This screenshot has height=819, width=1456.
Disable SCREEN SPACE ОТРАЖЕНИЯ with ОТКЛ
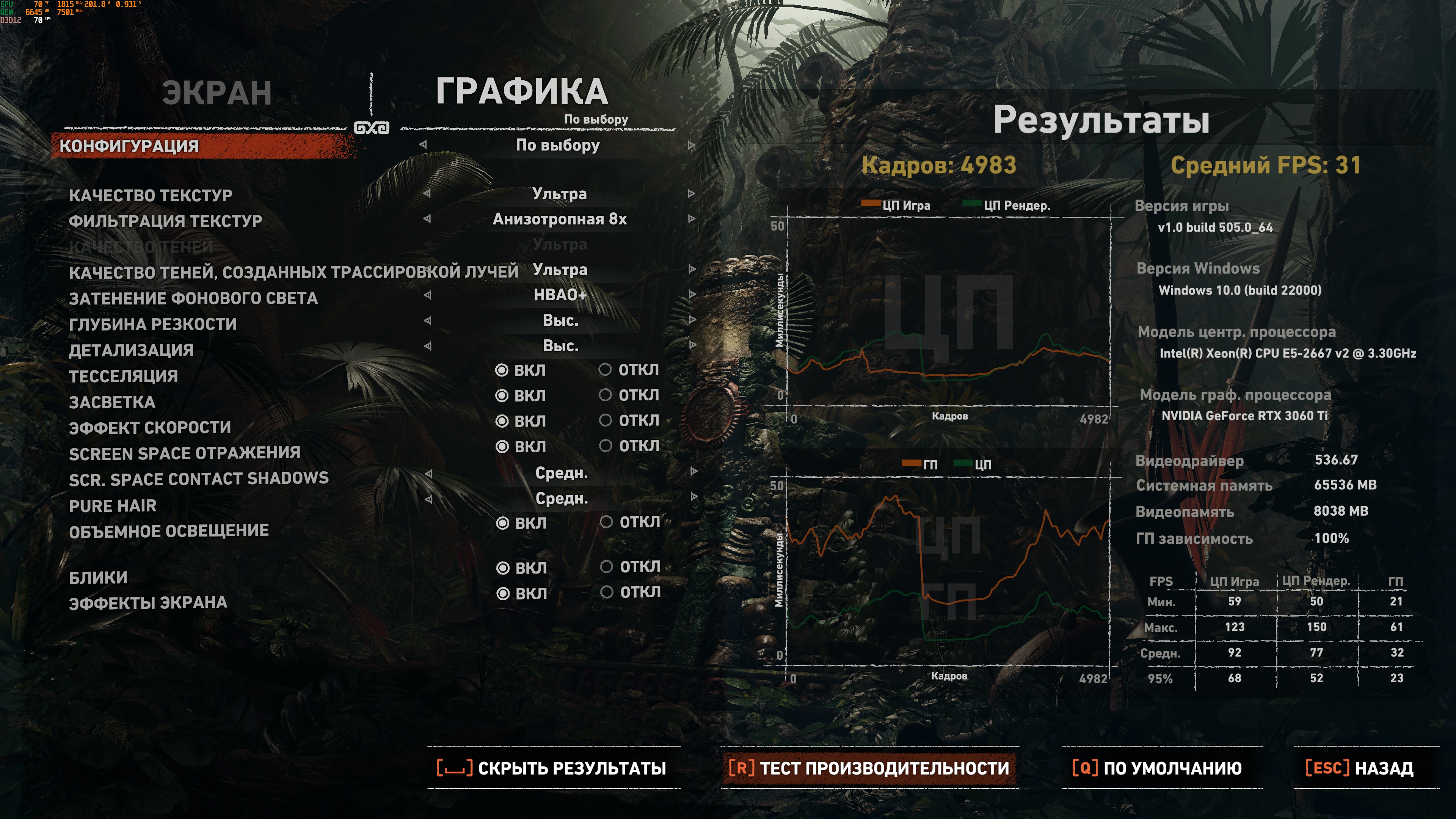606,446
